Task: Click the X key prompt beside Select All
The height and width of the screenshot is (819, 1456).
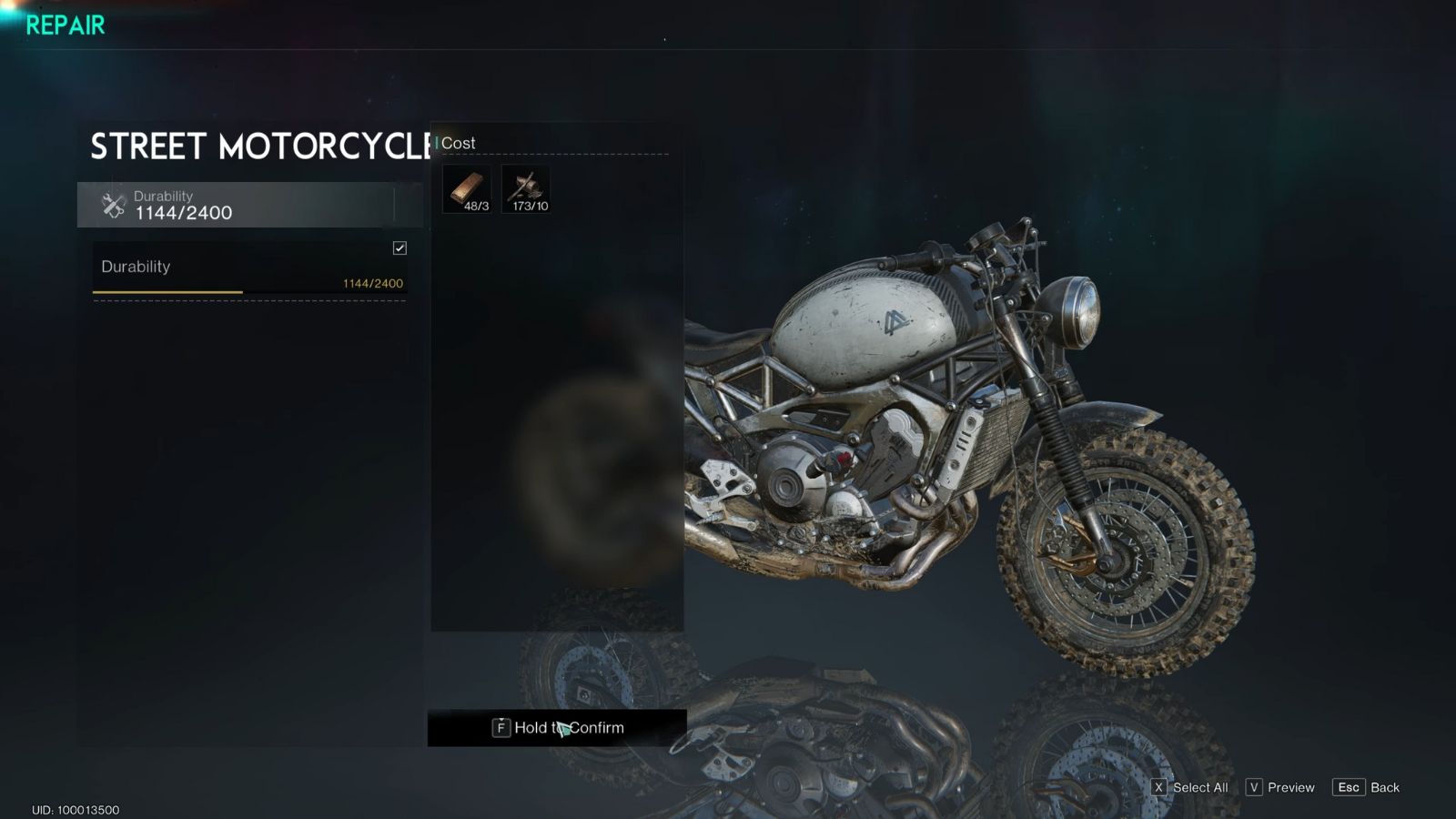Action: click(1158, 787)
